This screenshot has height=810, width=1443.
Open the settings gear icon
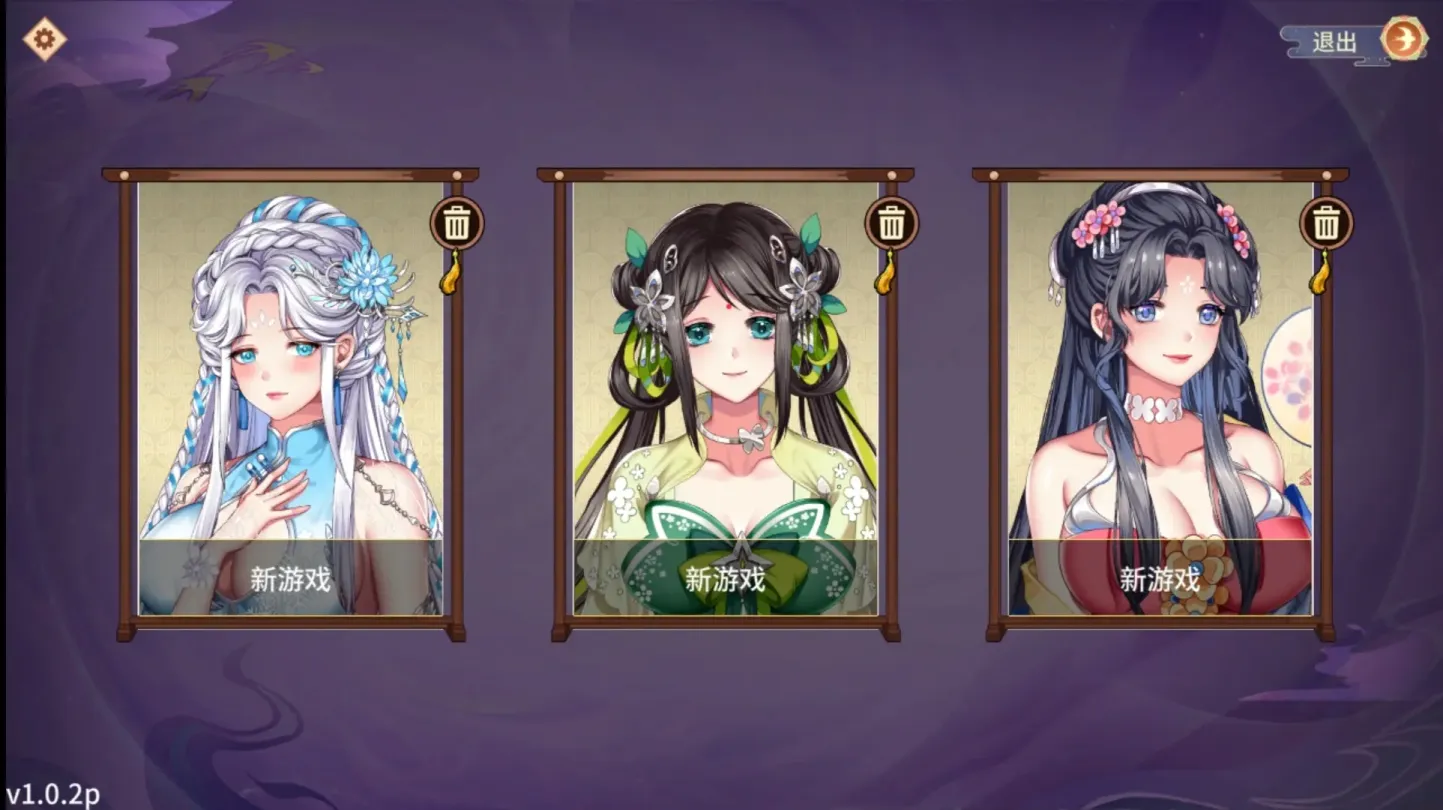[x=42, y=39]
